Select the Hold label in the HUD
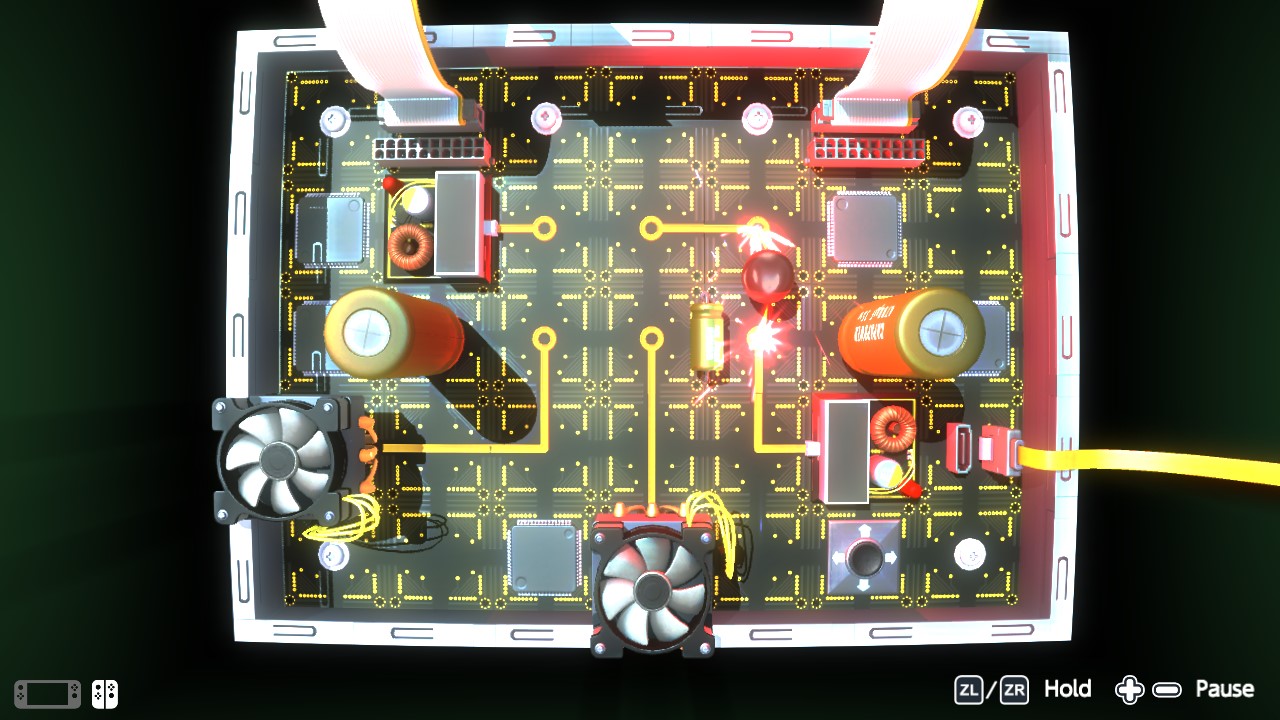Image resolution: width=1280 pixels, height=720 pixels. pyautogui.click(x=1068, y=689)
